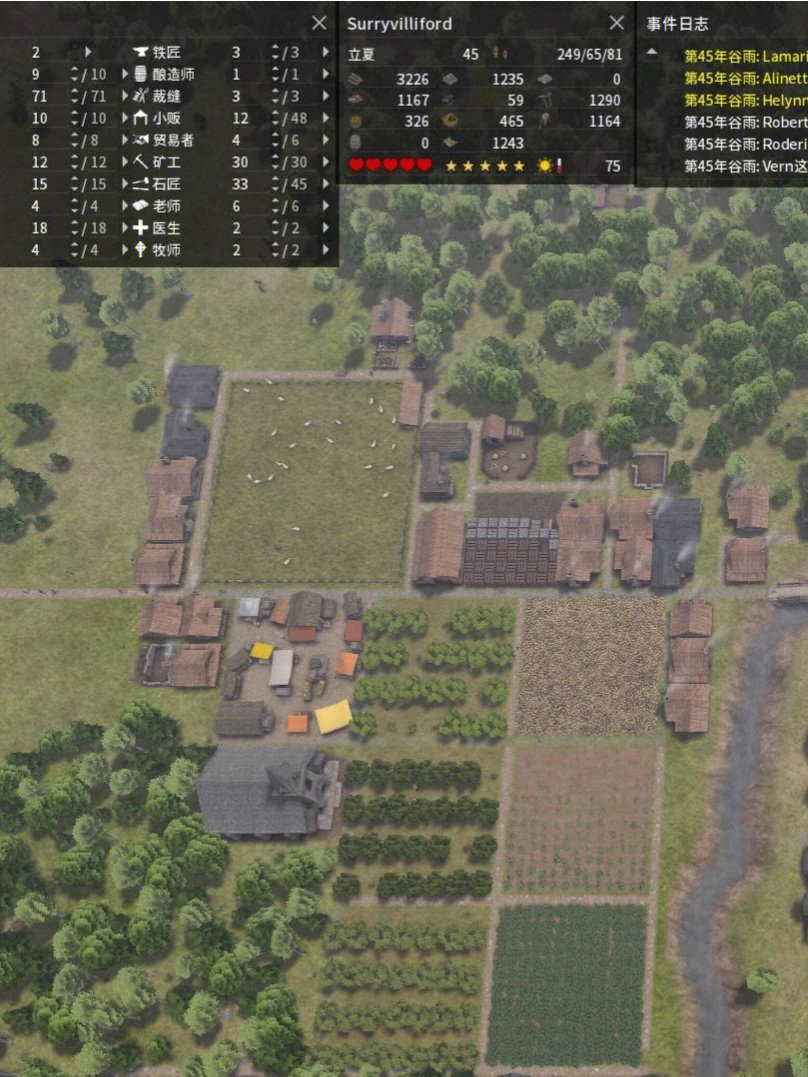The image size is (808, 1077).
Task: Open the Lamari event log entry
Action: tap(745, 56)
